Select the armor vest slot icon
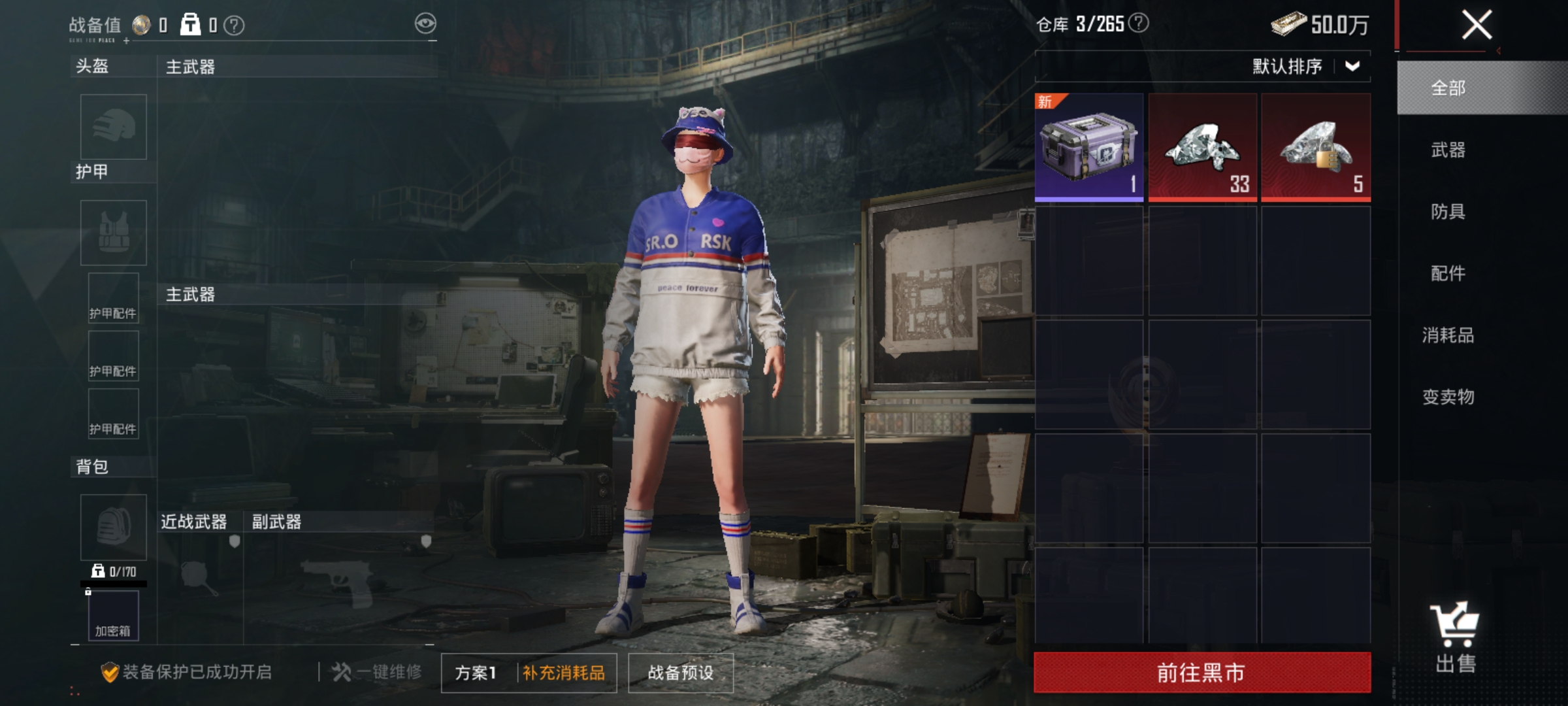The height and width of the screenshot is (706, 1568). tap(112, 234)
